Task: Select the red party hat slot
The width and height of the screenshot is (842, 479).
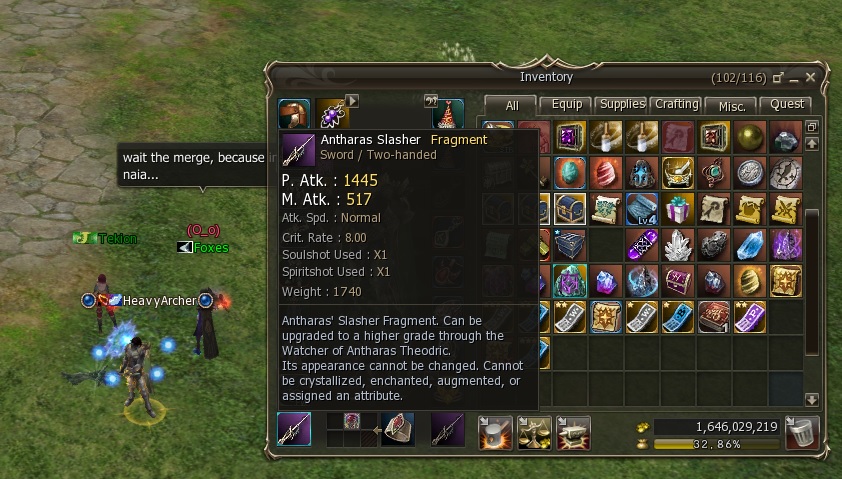Action: pos(447,114)
